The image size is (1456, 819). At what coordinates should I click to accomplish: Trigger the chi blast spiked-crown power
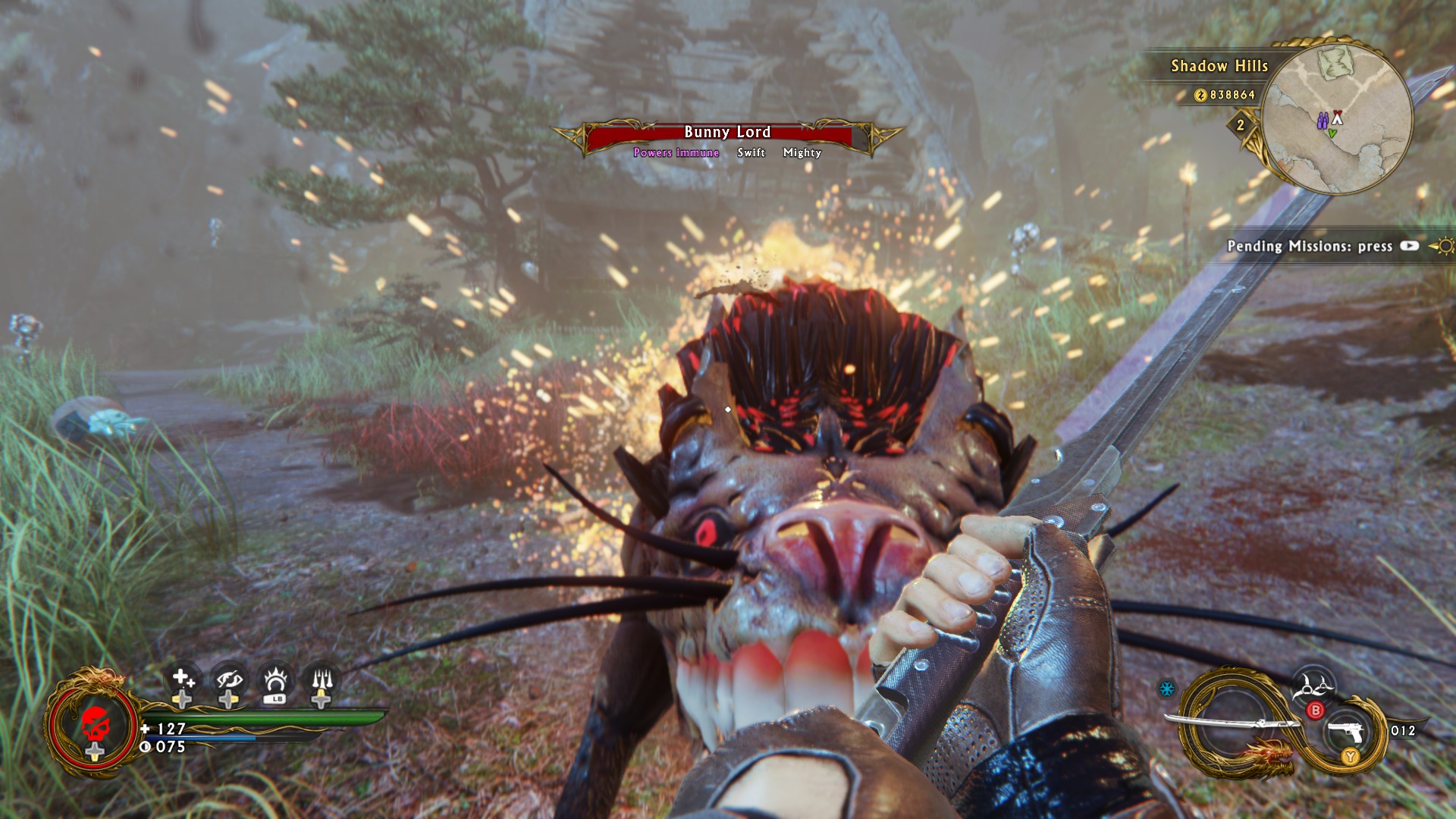coord(275,678)
